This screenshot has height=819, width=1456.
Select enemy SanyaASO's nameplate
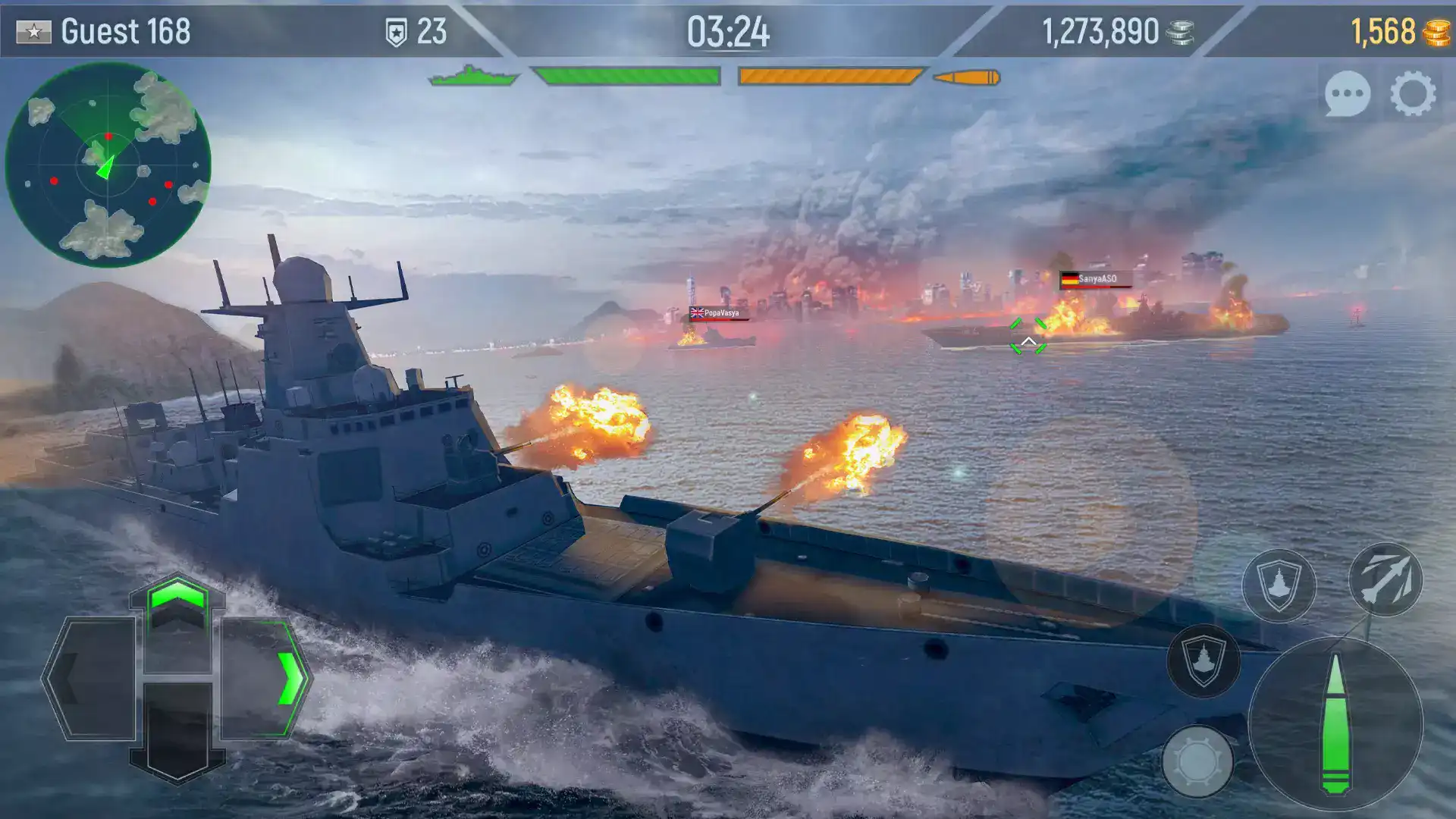(x=1095, y=279)
